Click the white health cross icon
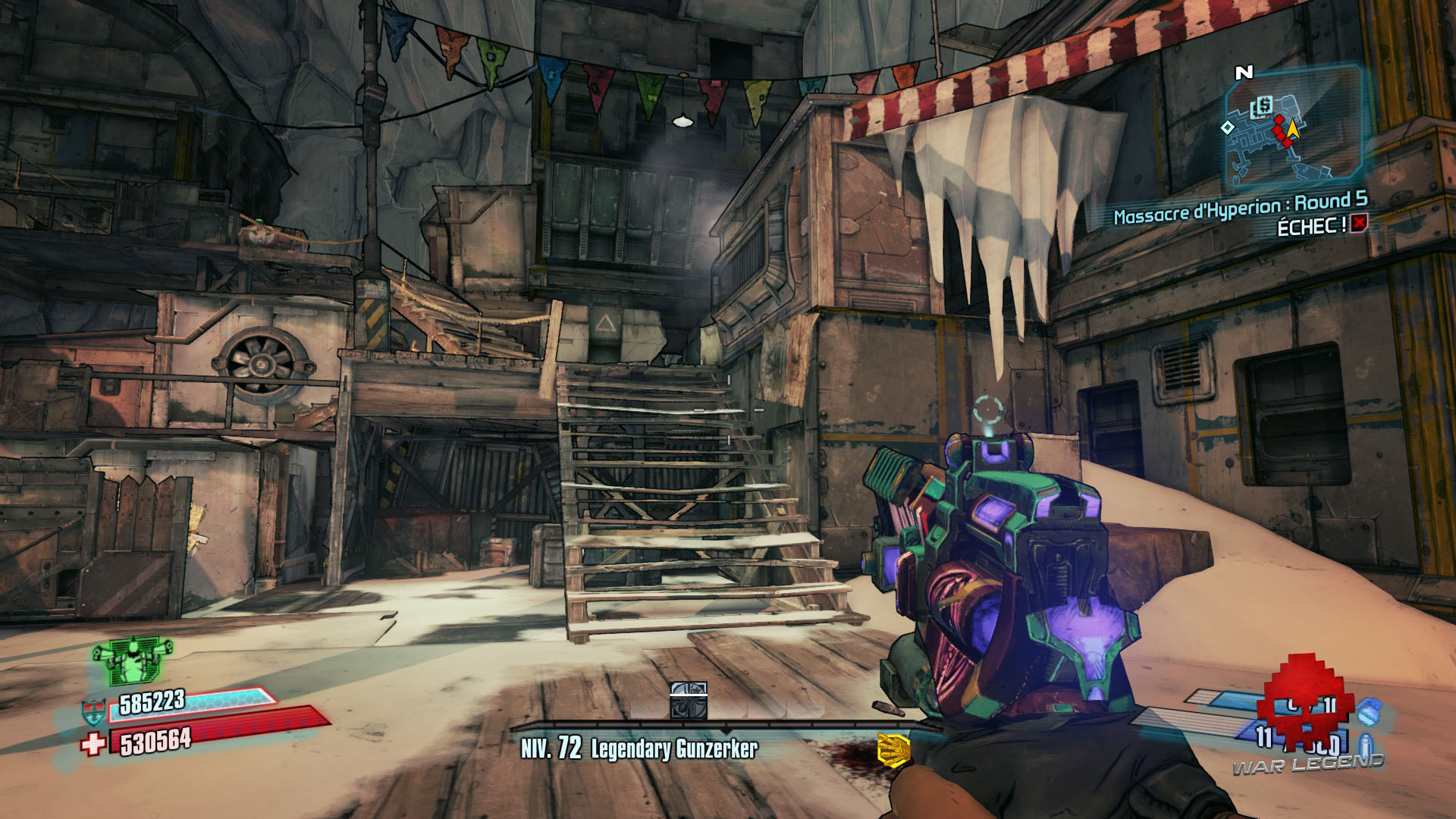 pyautogui.click(x=93, y=745)
